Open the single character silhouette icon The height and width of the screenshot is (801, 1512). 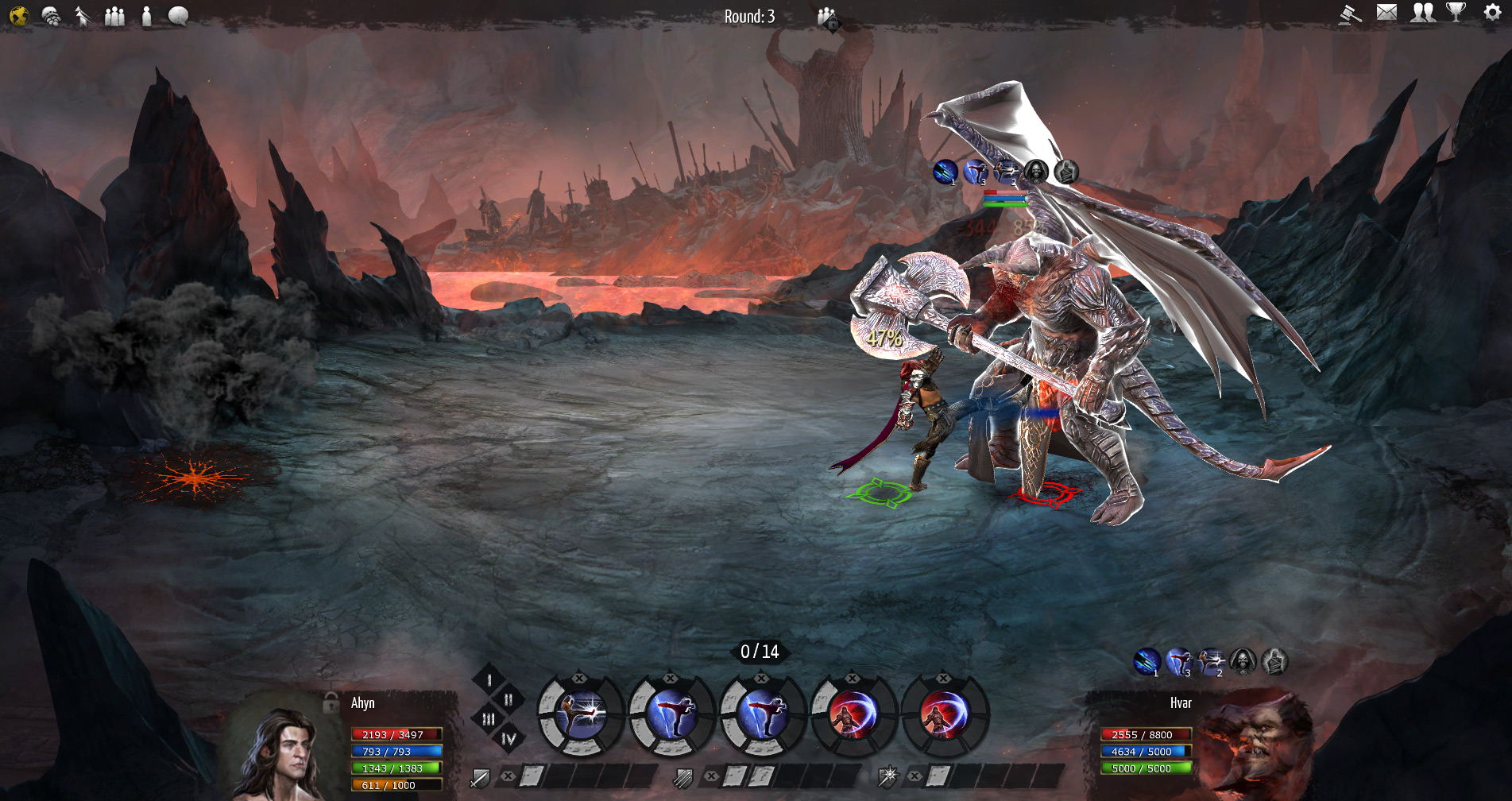coord(146,16)
